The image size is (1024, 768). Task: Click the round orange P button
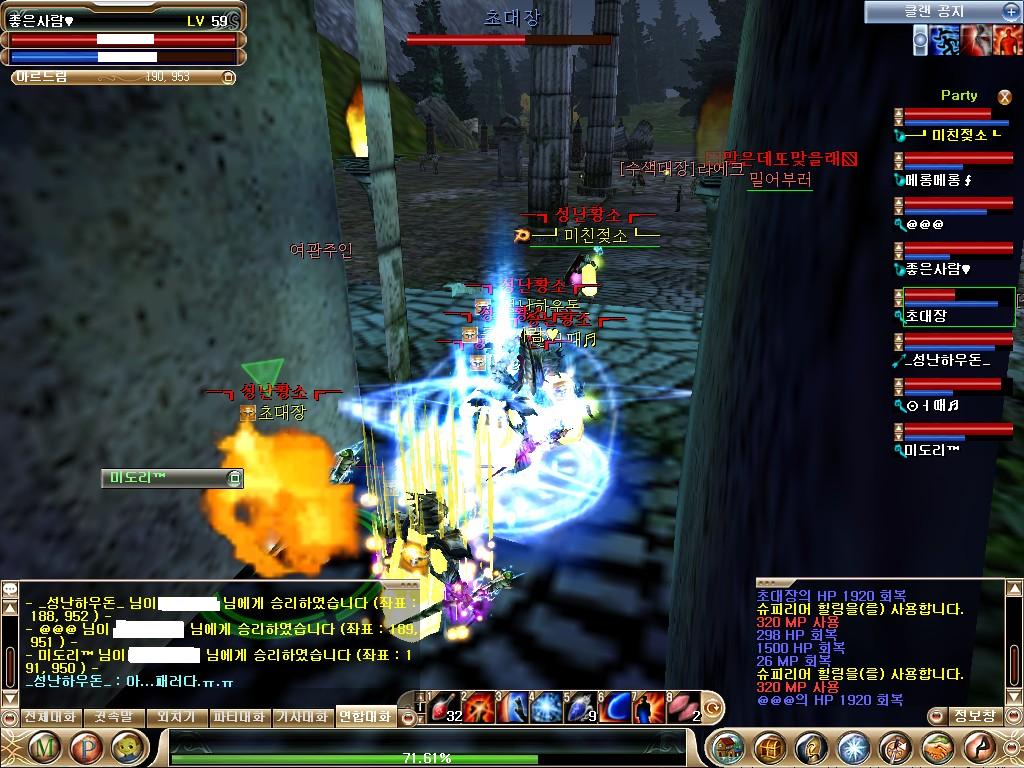tap(87, 748)
